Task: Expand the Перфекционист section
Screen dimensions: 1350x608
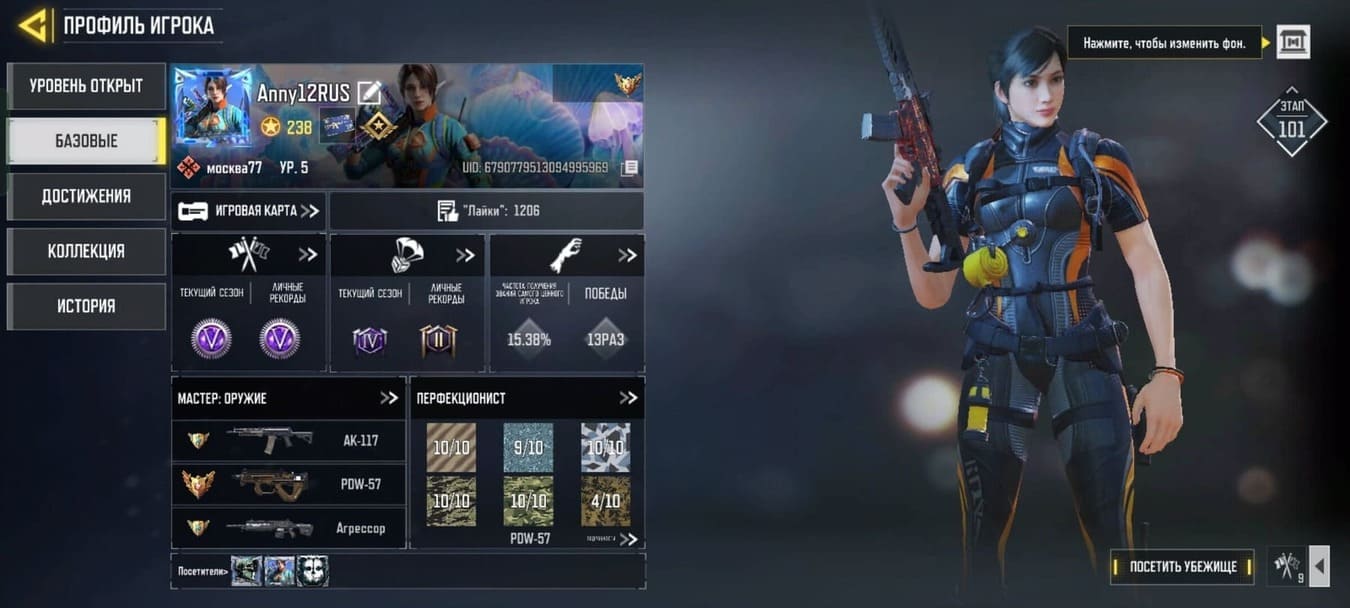Action: click(x=628, y=398)
